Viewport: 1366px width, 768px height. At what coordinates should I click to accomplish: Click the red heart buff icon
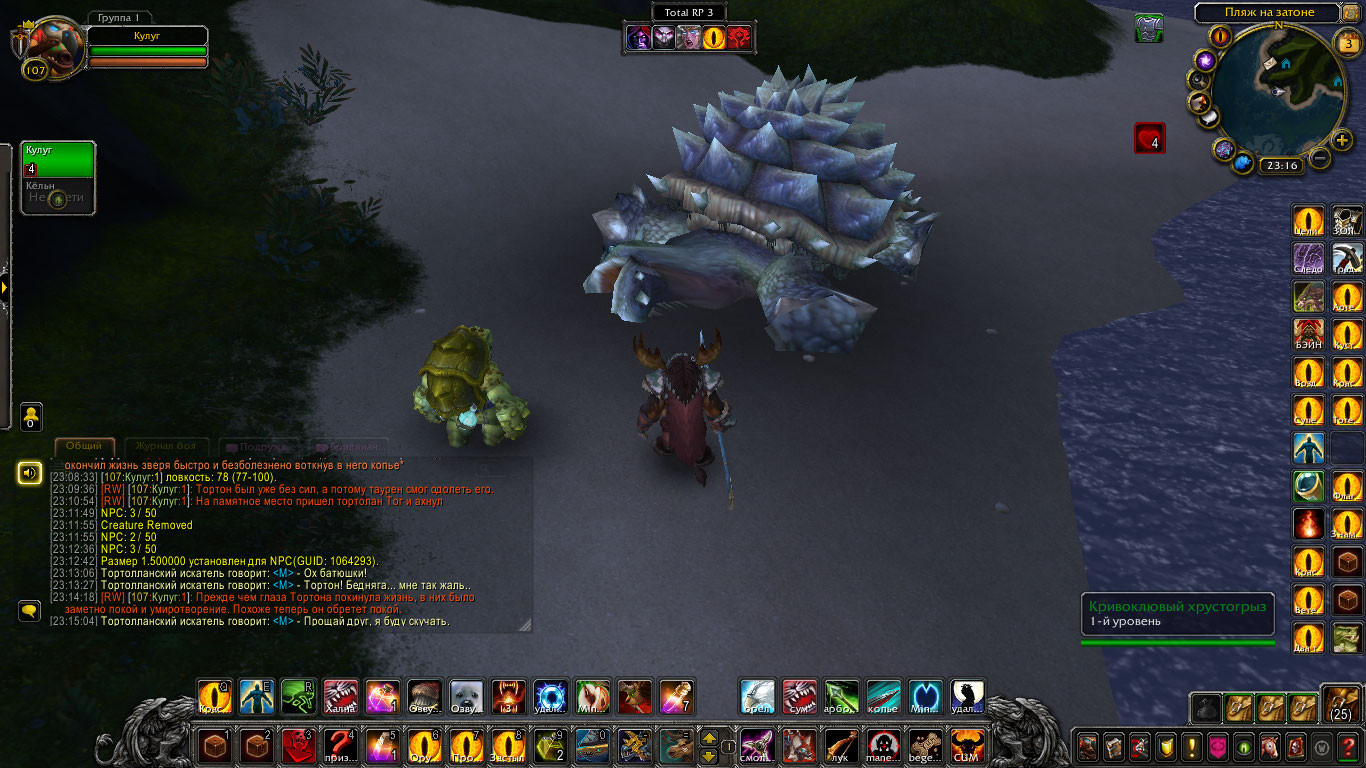coord(1149,138)
